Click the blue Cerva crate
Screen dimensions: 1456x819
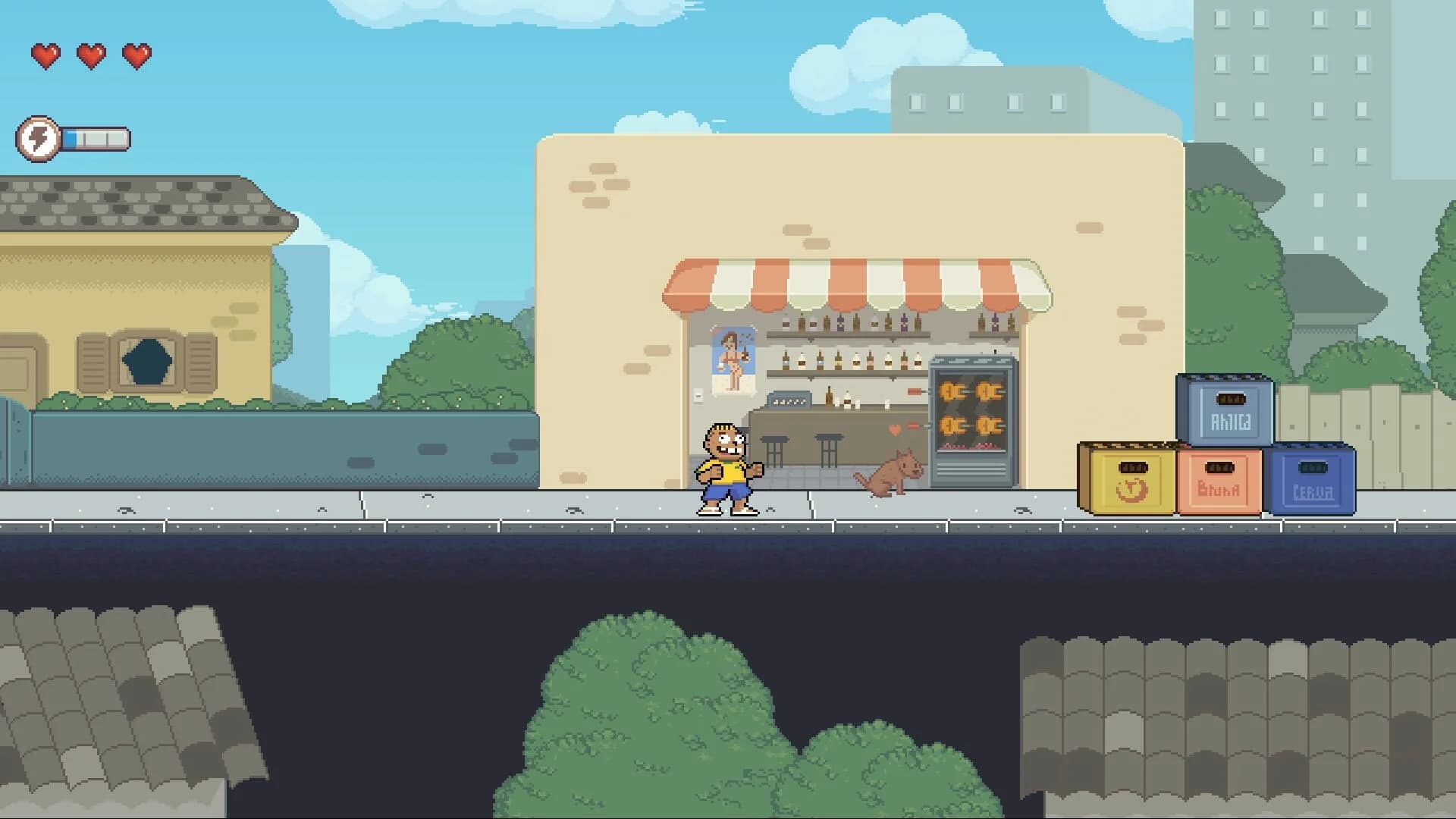click(1314, 482)
